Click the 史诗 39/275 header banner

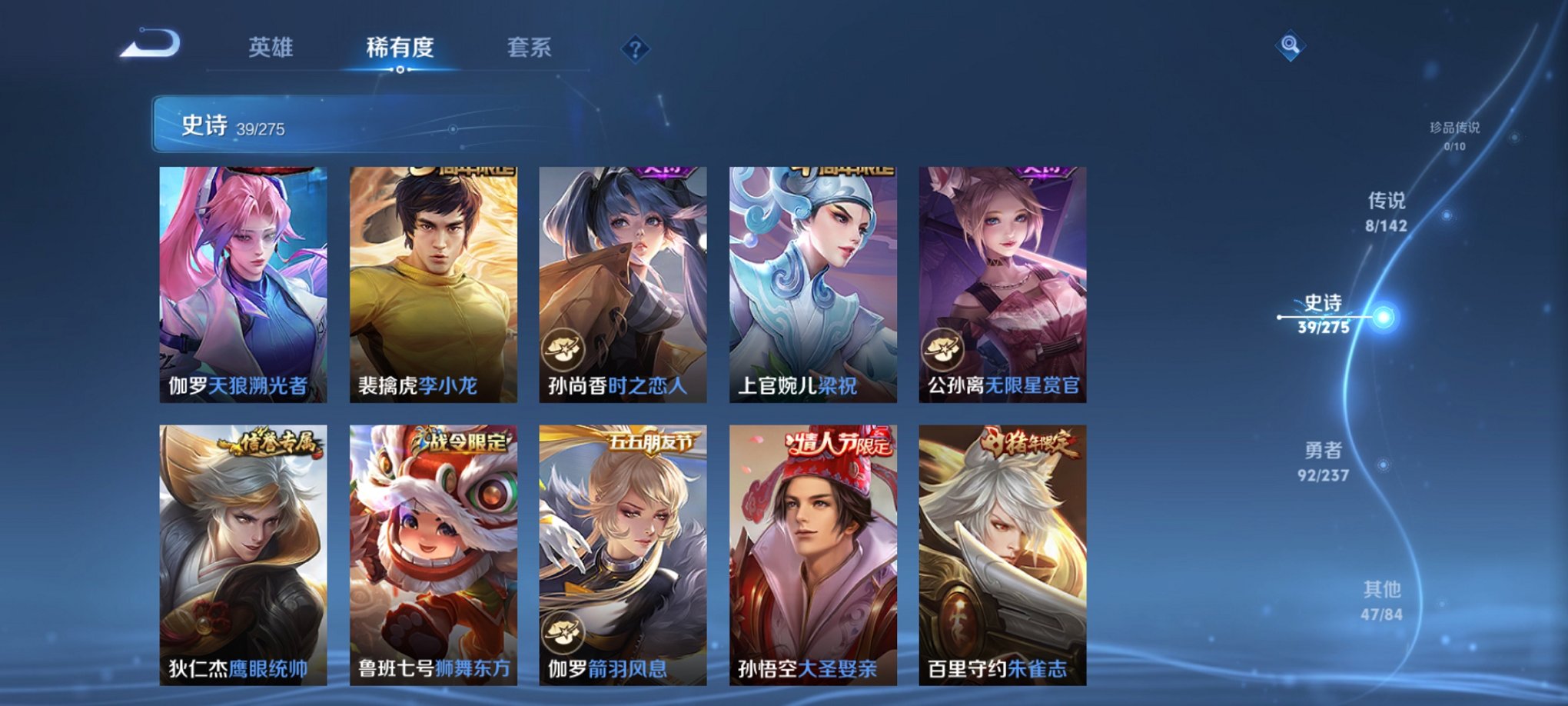pyautogui.click(x=323, y=127)
